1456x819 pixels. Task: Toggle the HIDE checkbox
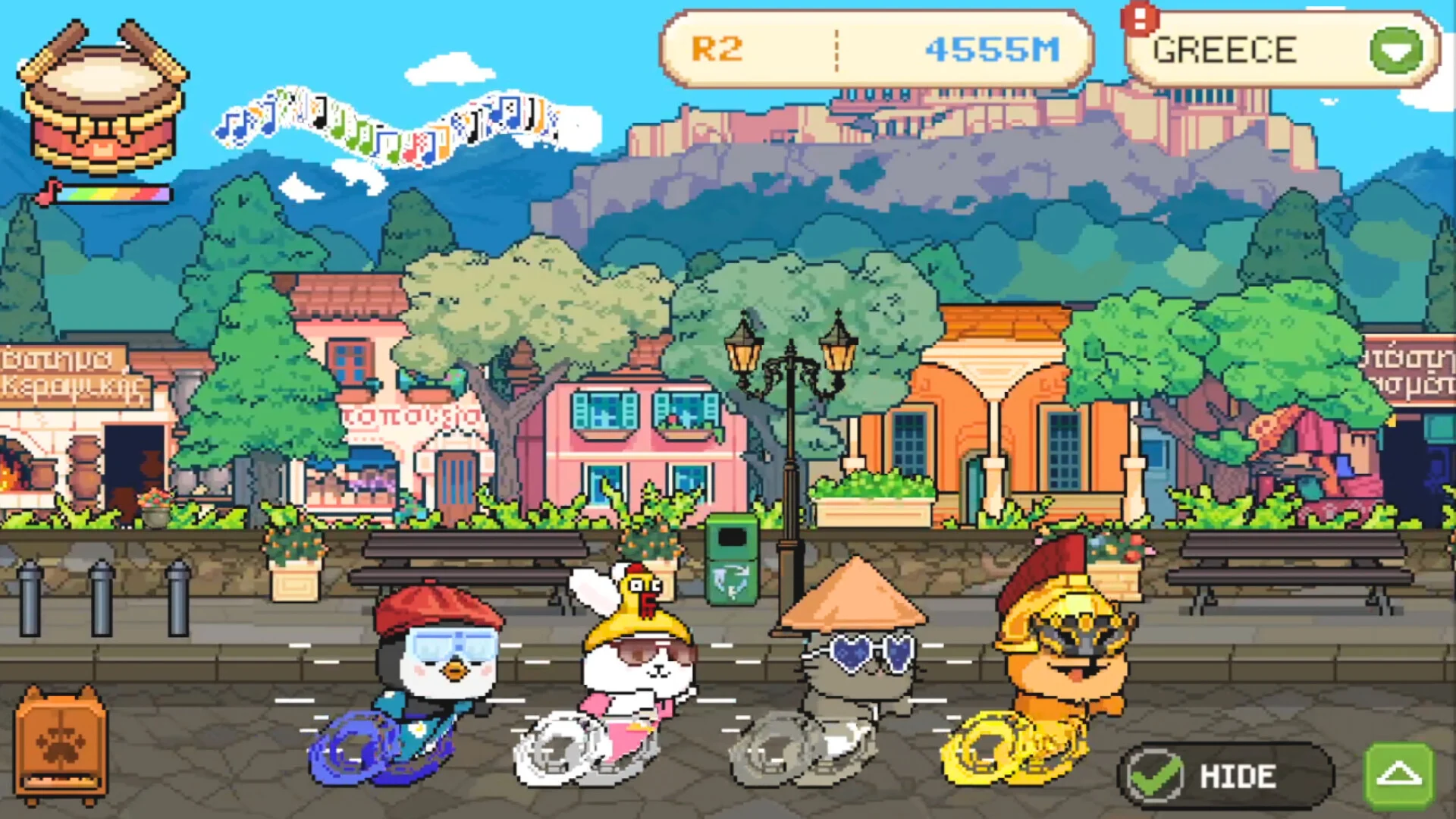point(1154,775)
